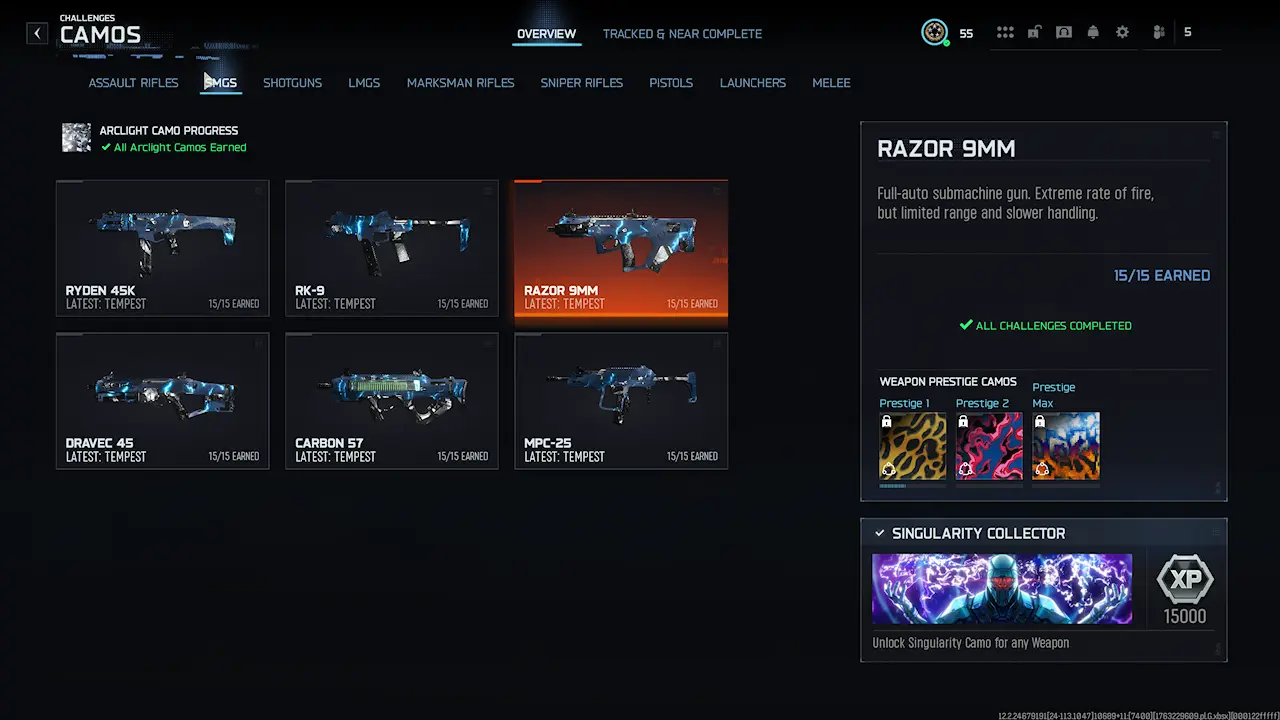Select the Launchers category
Screen dimensions: 1280x720
[x=752, y=83]
